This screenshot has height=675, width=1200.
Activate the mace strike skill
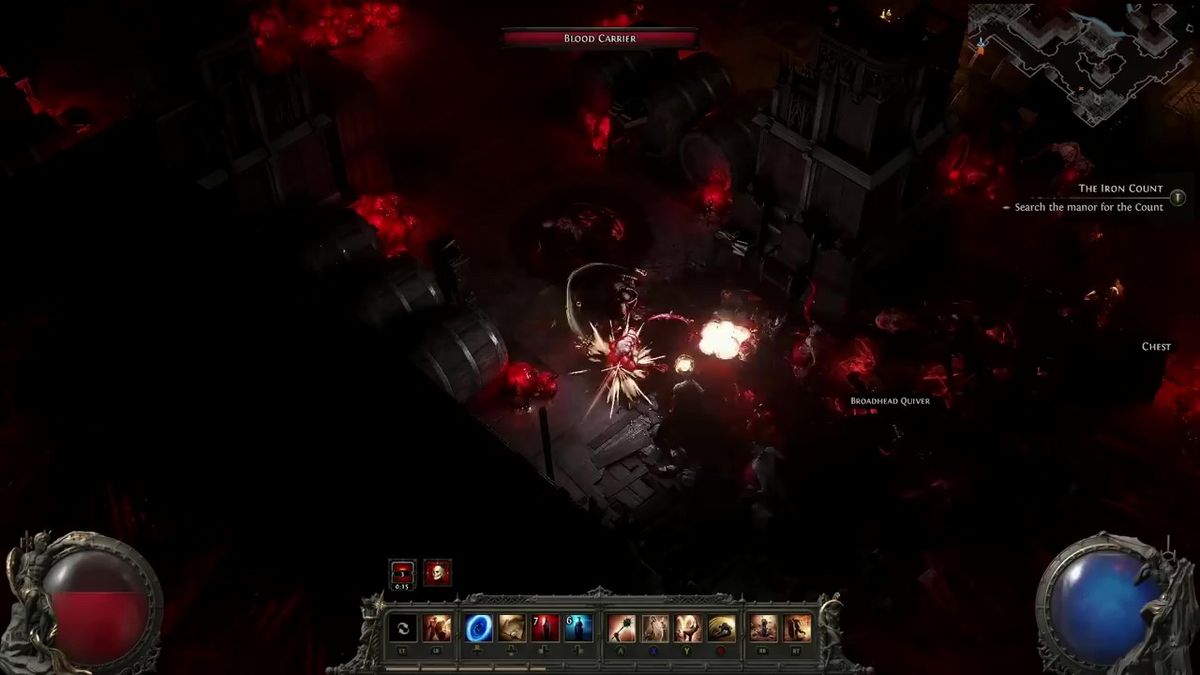pyautogui.click(x=622, y=628)
